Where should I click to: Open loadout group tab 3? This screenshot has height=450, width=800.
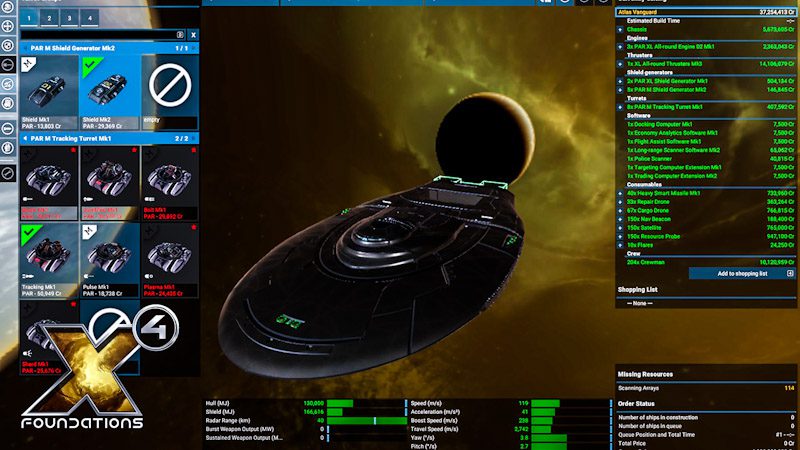pos(72,19)
